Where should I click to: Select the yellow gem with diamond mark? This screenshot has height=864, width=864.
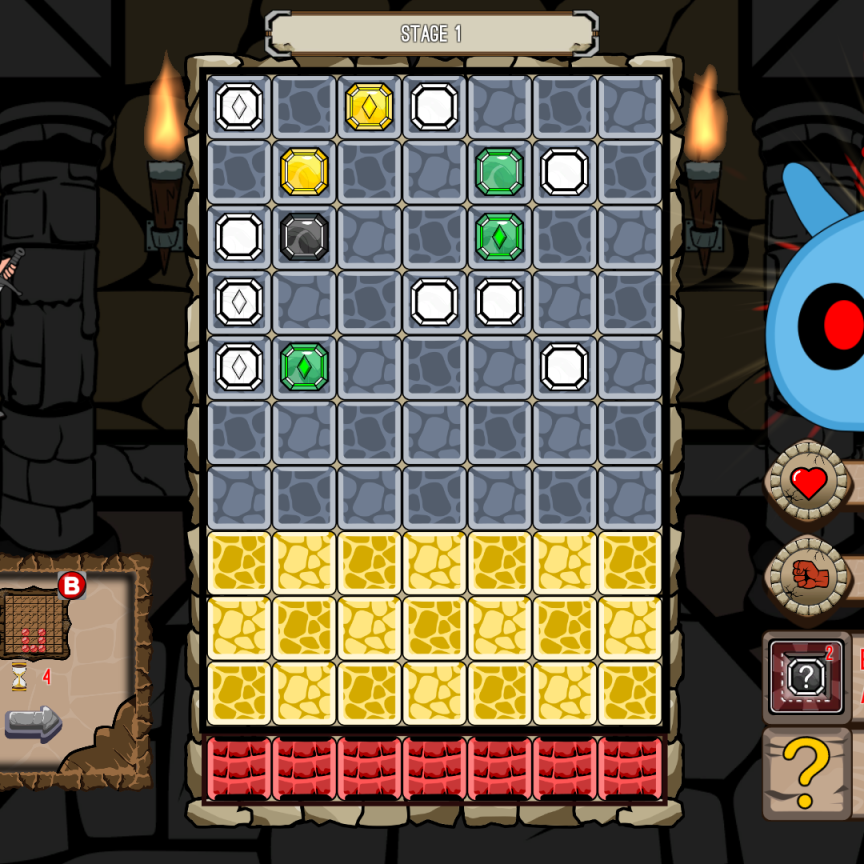369,106
